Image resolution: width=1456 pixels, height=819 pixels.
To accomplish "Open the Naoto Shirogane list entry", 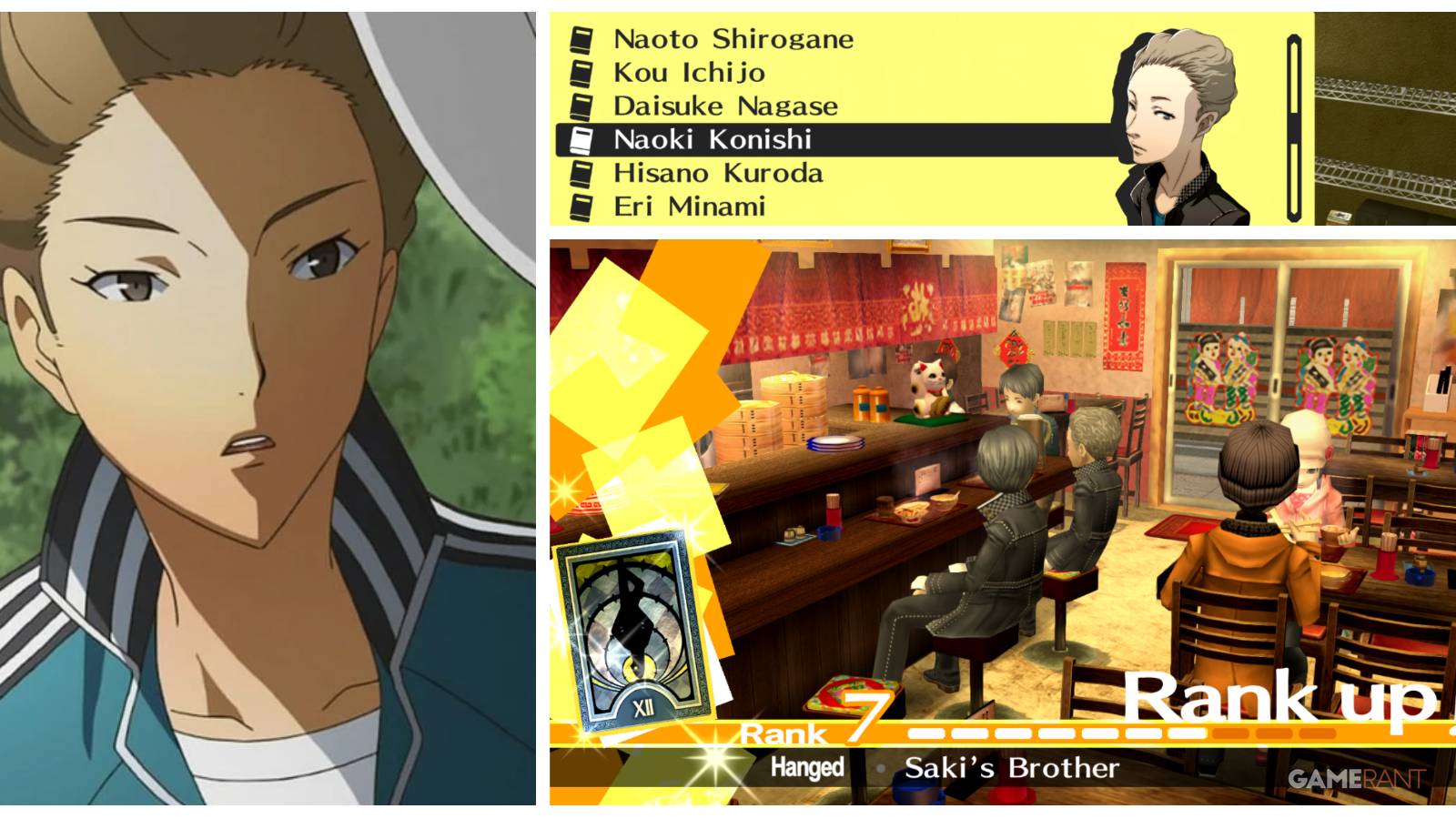I will point(731,39).
